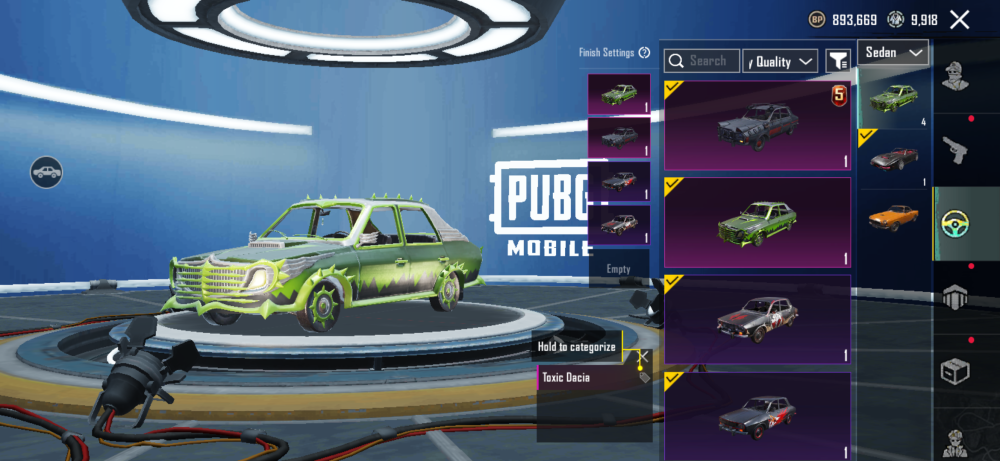Screen dimensions: 1000x461
Task: Open the filter options button
Action: (837, 61)
